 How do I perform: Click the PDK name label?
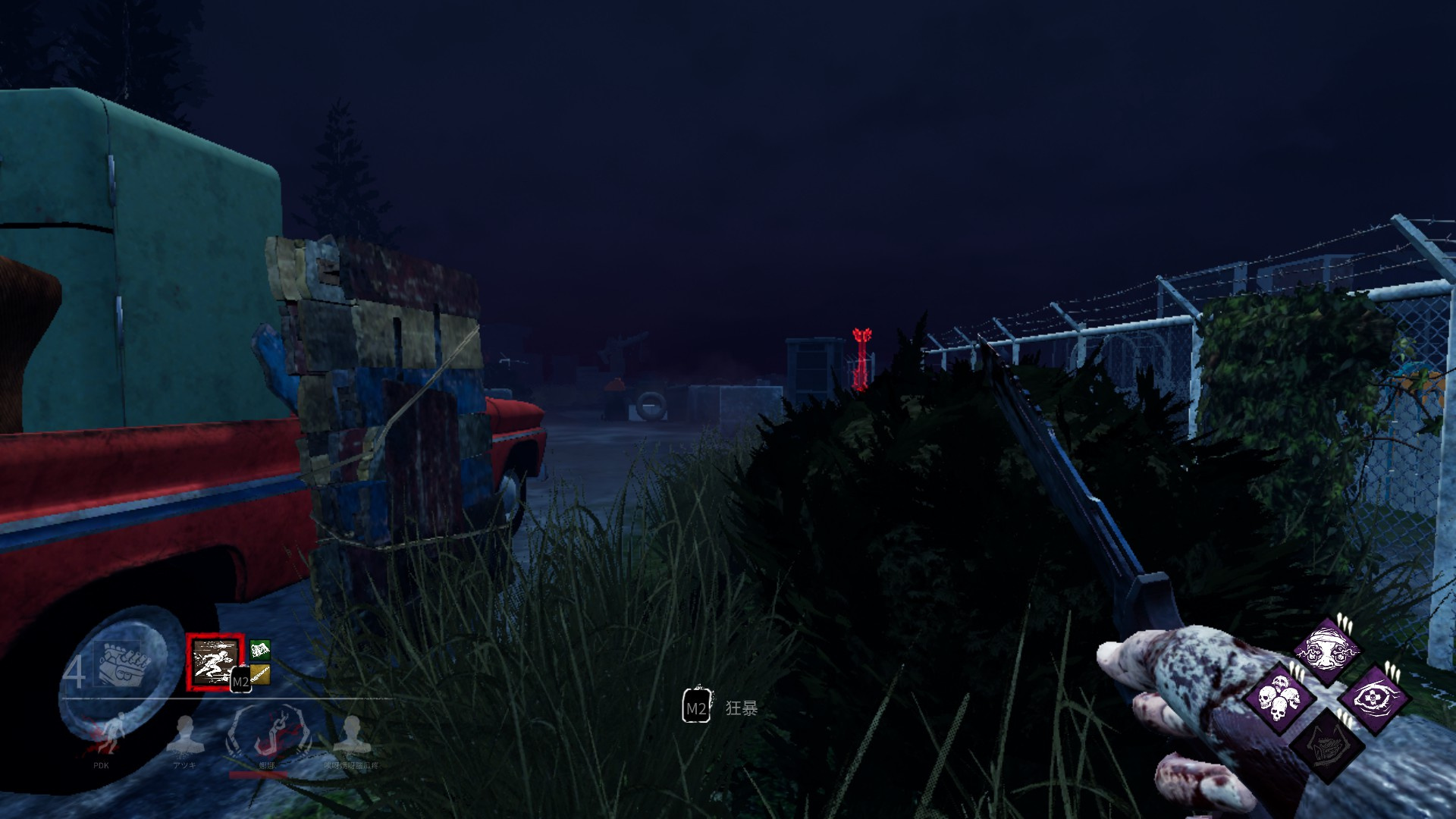point(101,766)
